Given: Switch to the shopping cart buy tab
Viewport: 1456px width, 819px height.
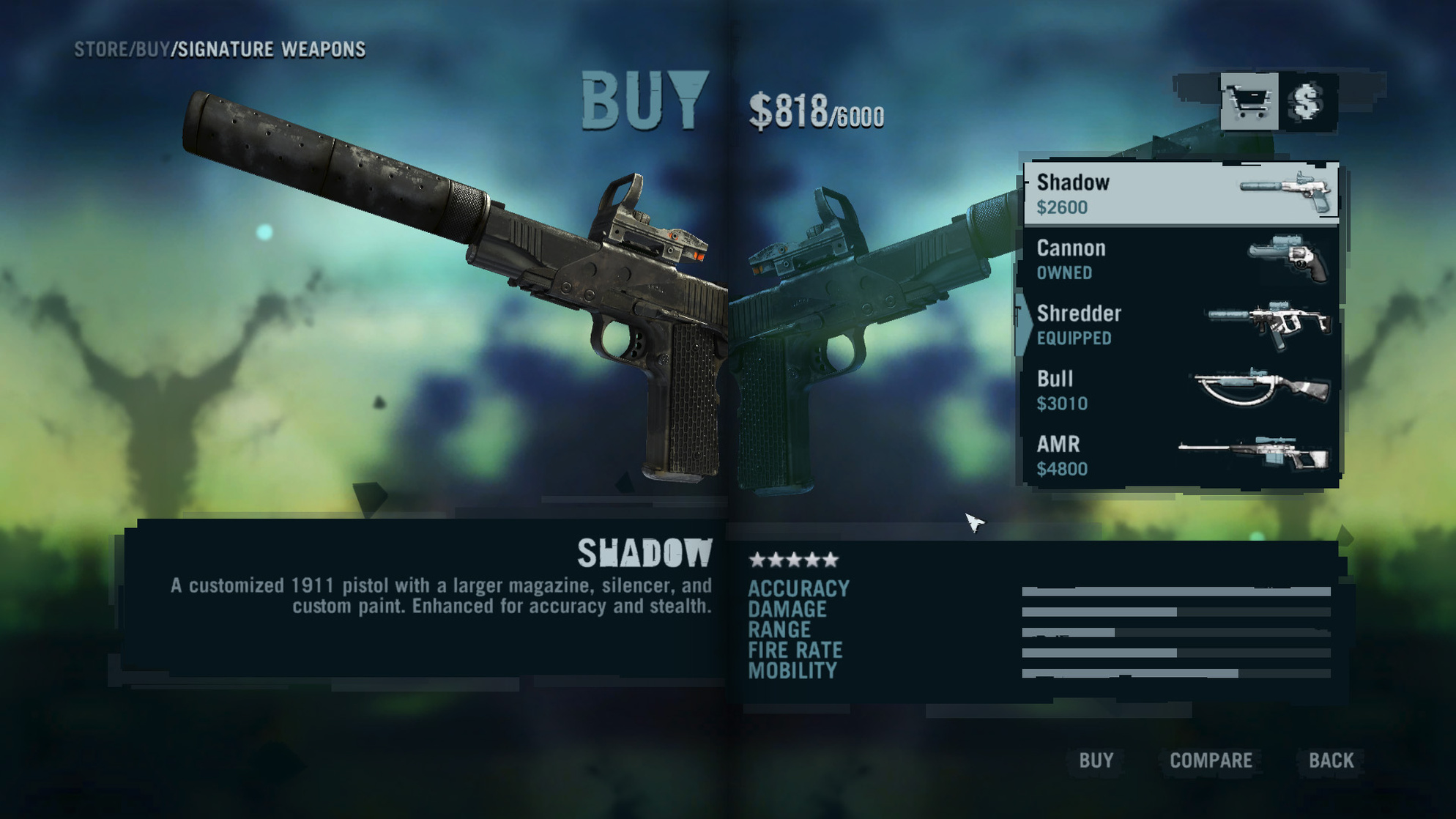Looking at the screenshot, I should click(x=1249, y=102).
